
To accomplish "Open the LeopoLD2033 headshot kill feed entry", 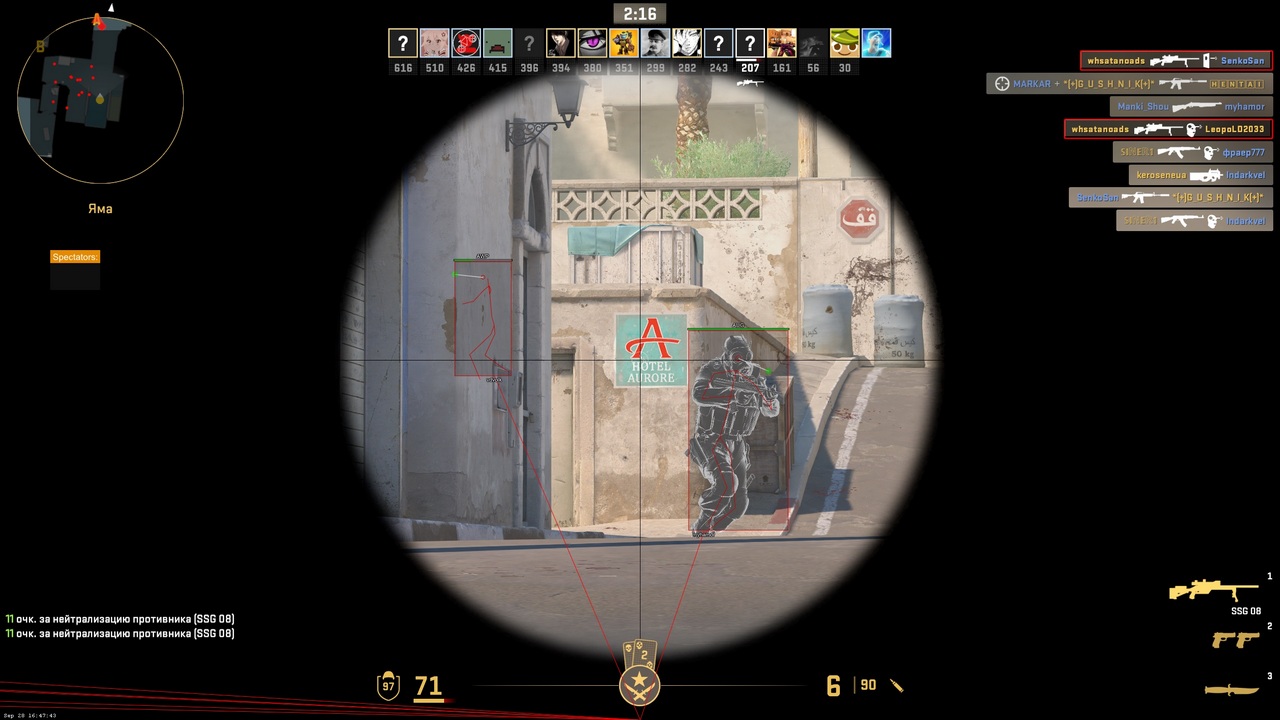I will [x=1168, y=129].
